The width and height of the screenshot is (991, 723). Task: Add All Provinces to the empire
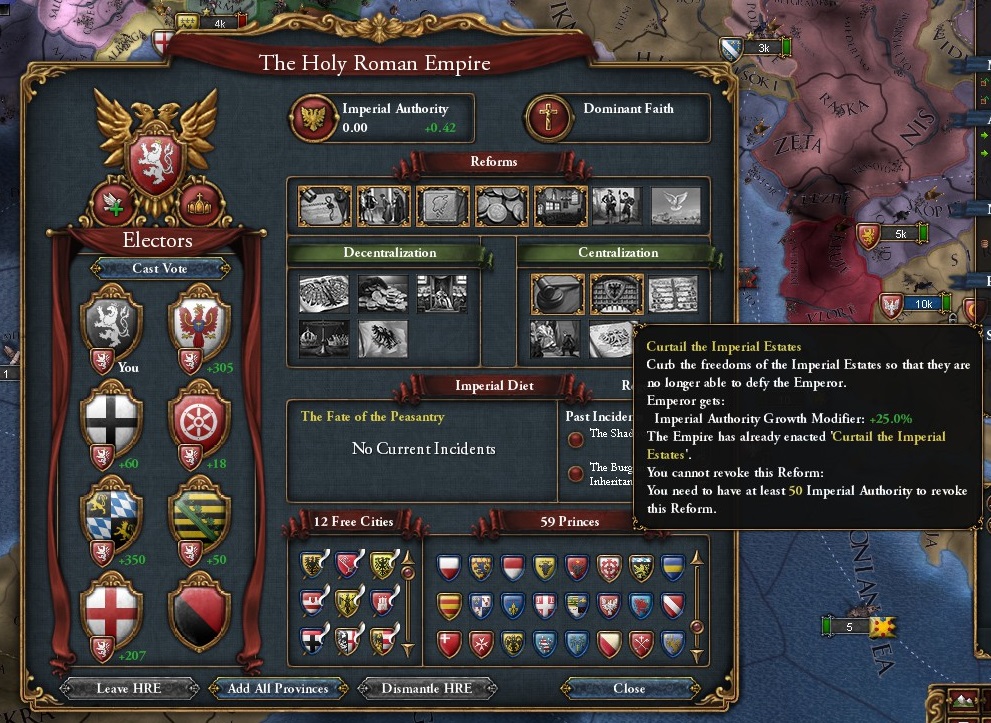[279, 689]
